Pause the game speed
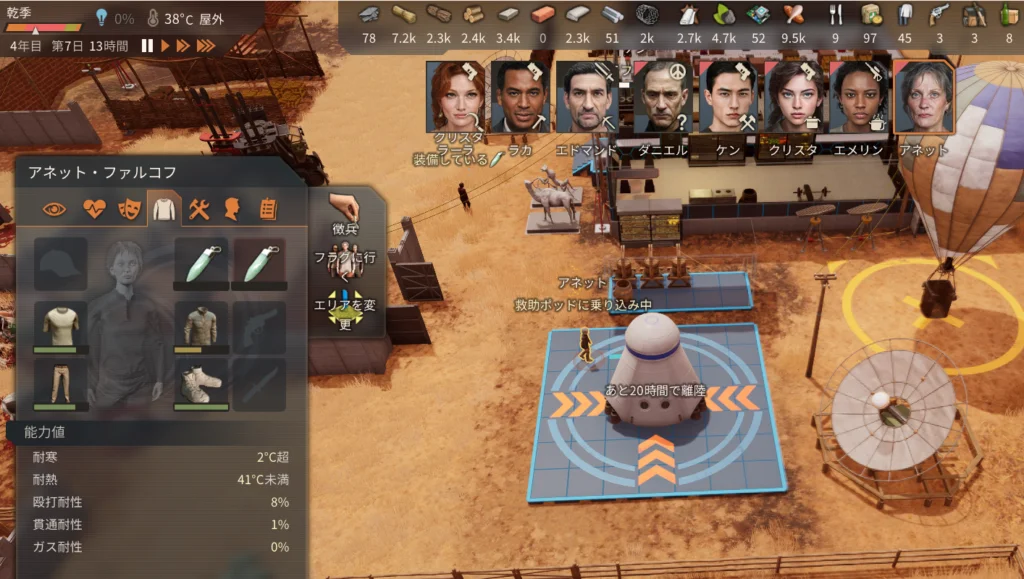The image size is (1024, 579). point(147,45)
